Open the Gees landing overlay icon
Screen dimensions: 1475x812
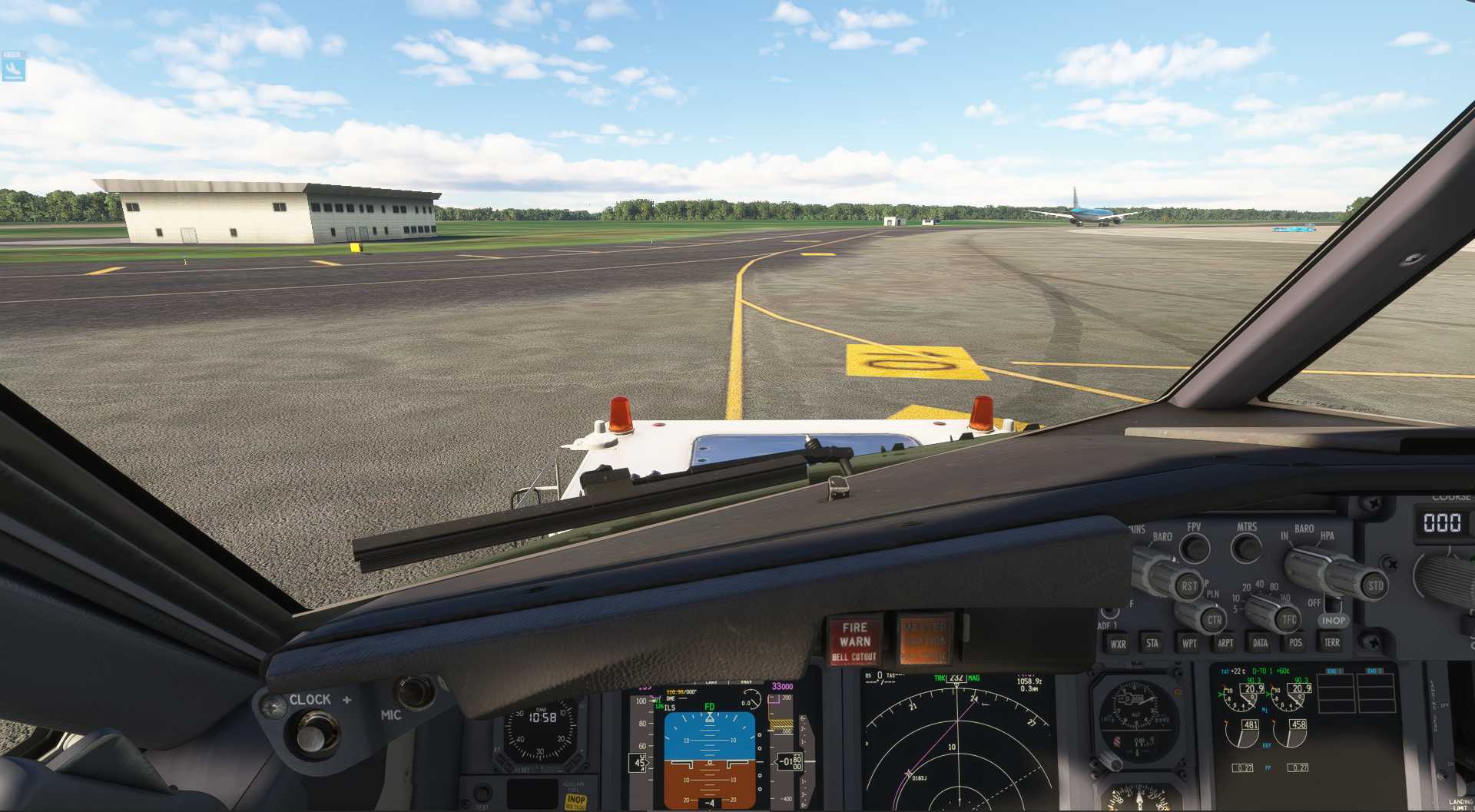(13, 68)
